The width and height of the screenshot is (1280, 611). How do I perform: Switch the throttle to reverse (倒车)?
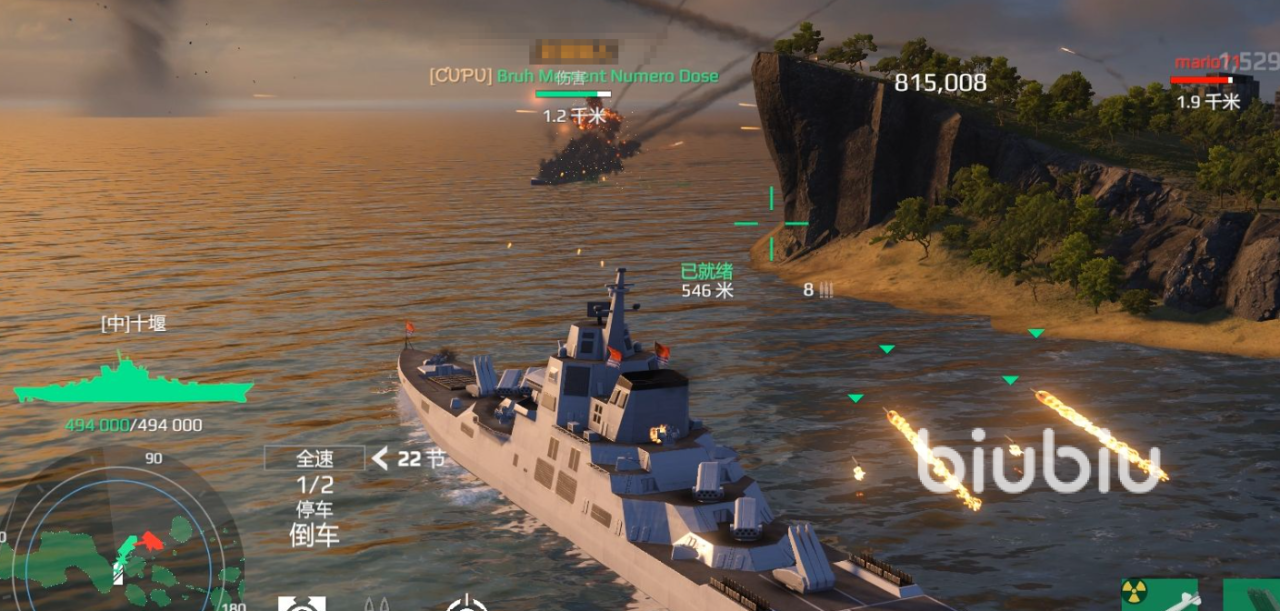(x=314, y=535)
